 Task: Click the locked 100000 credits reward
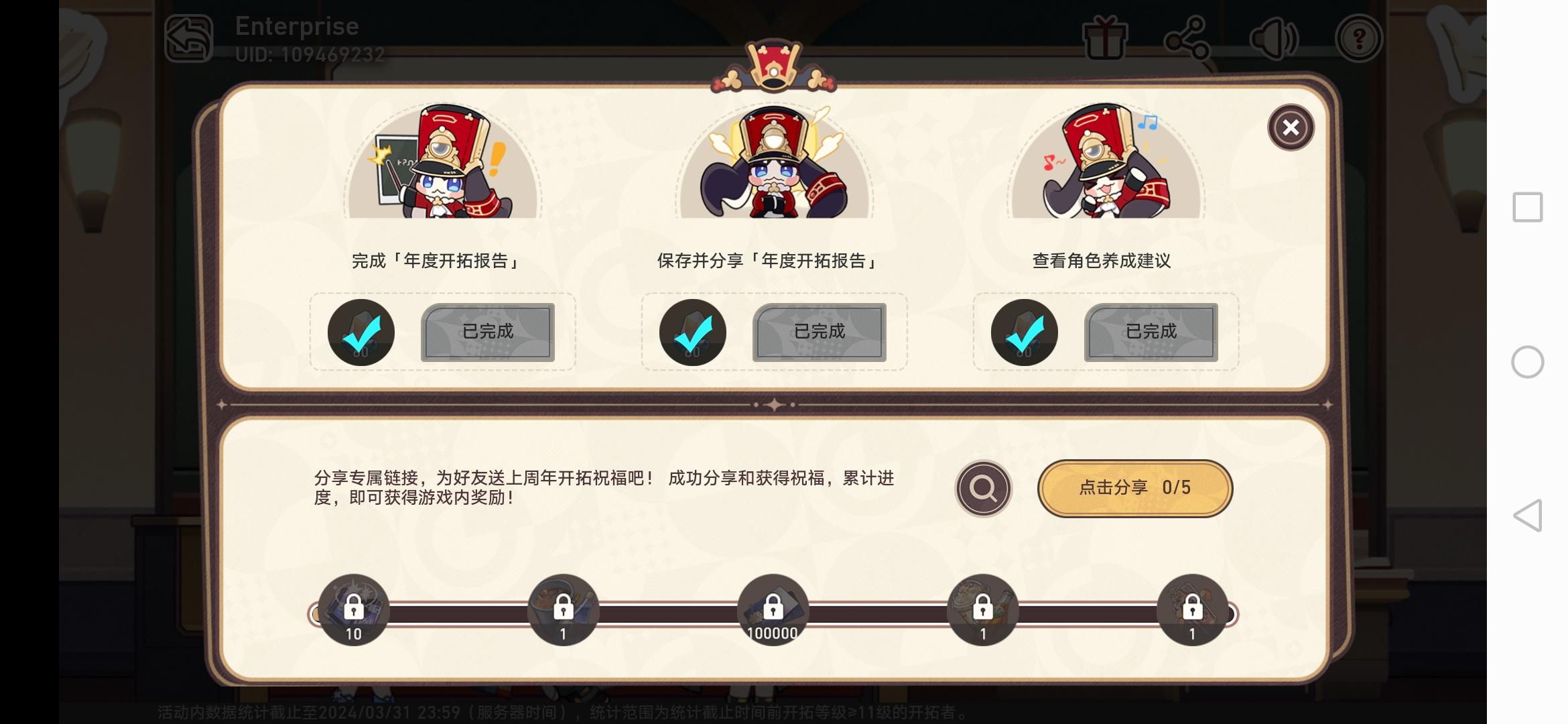tap(772, 609)
